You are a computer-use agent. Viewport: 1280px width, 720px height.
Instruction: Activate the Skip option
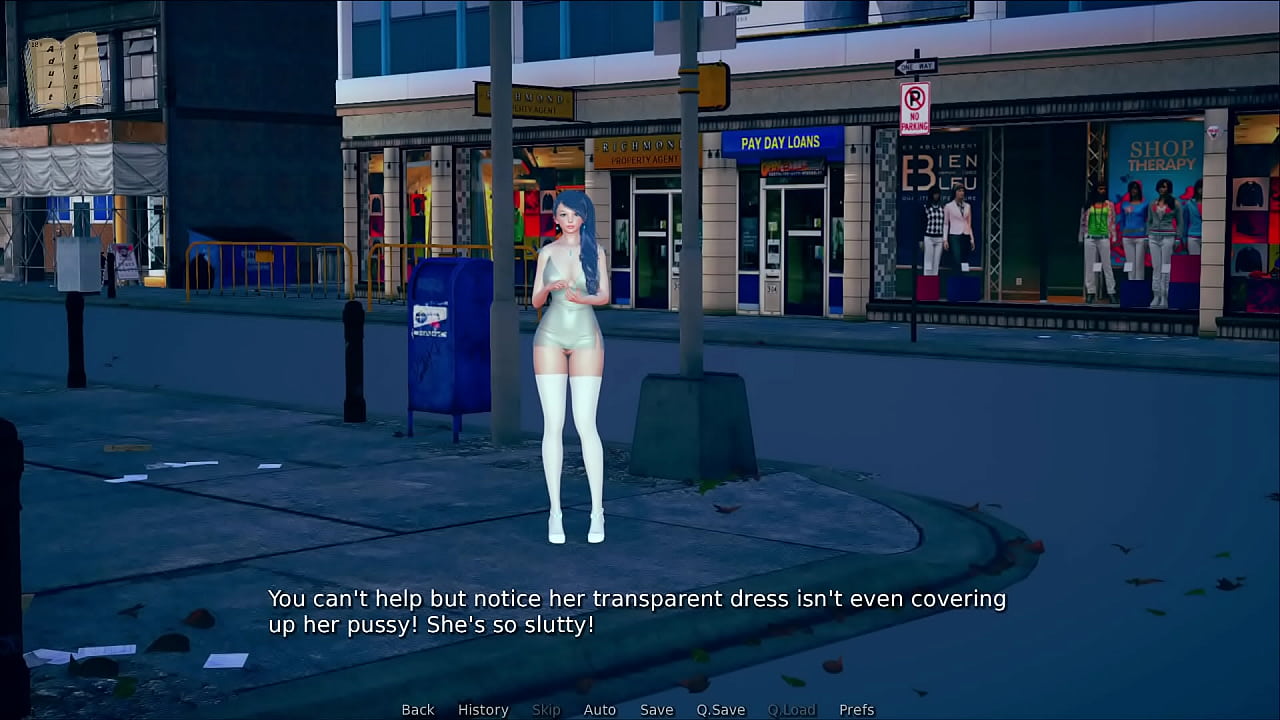(546, 710)
